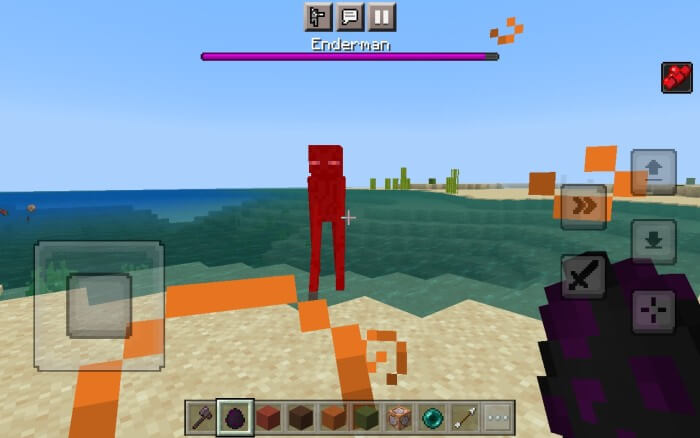Select the axe in the hotbar
The height and width of the screenshot is (438, 700).
click(202, 418)
